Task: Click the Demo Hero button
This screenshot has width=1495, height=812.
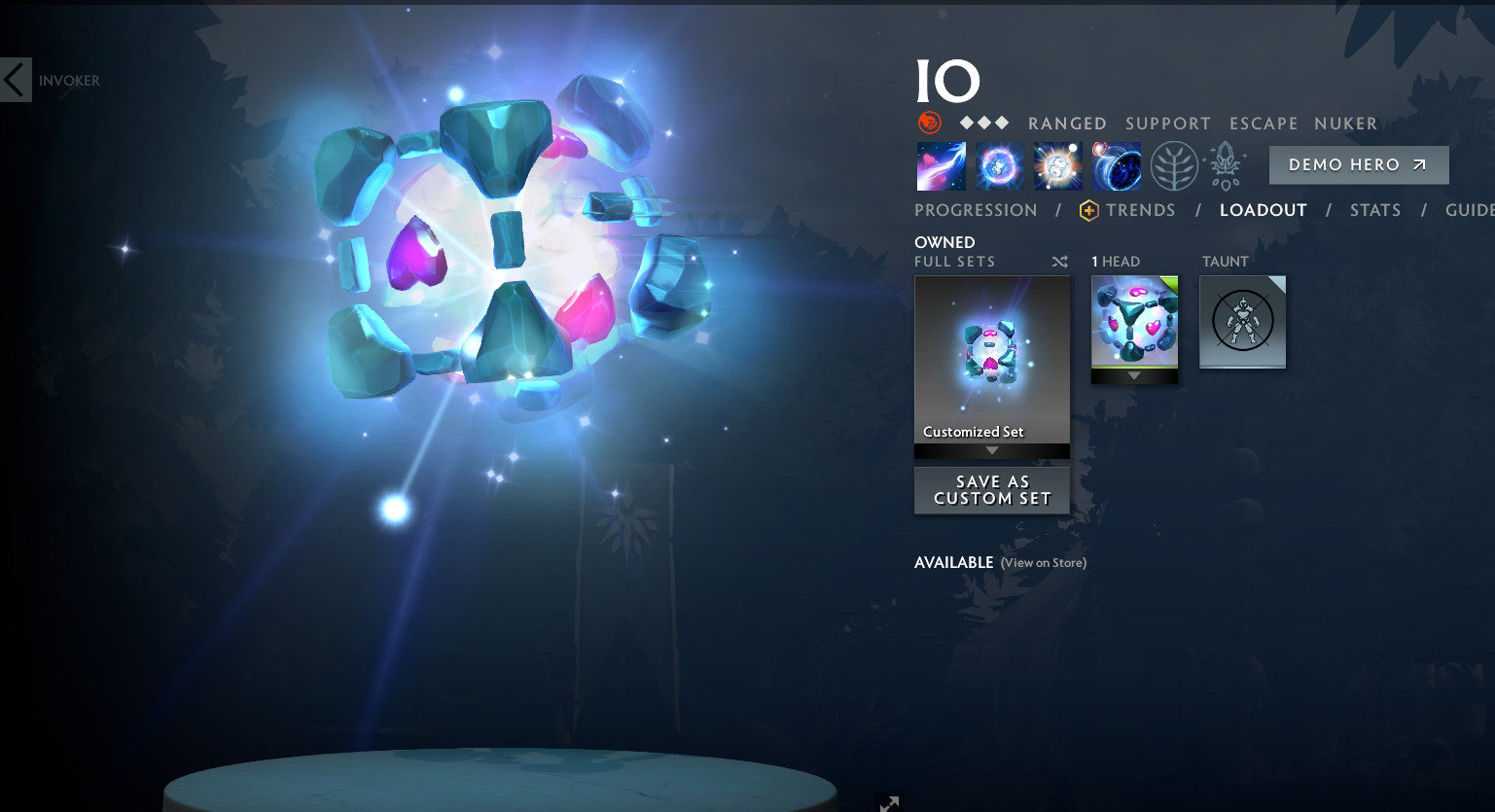Action: point(1358,164)
